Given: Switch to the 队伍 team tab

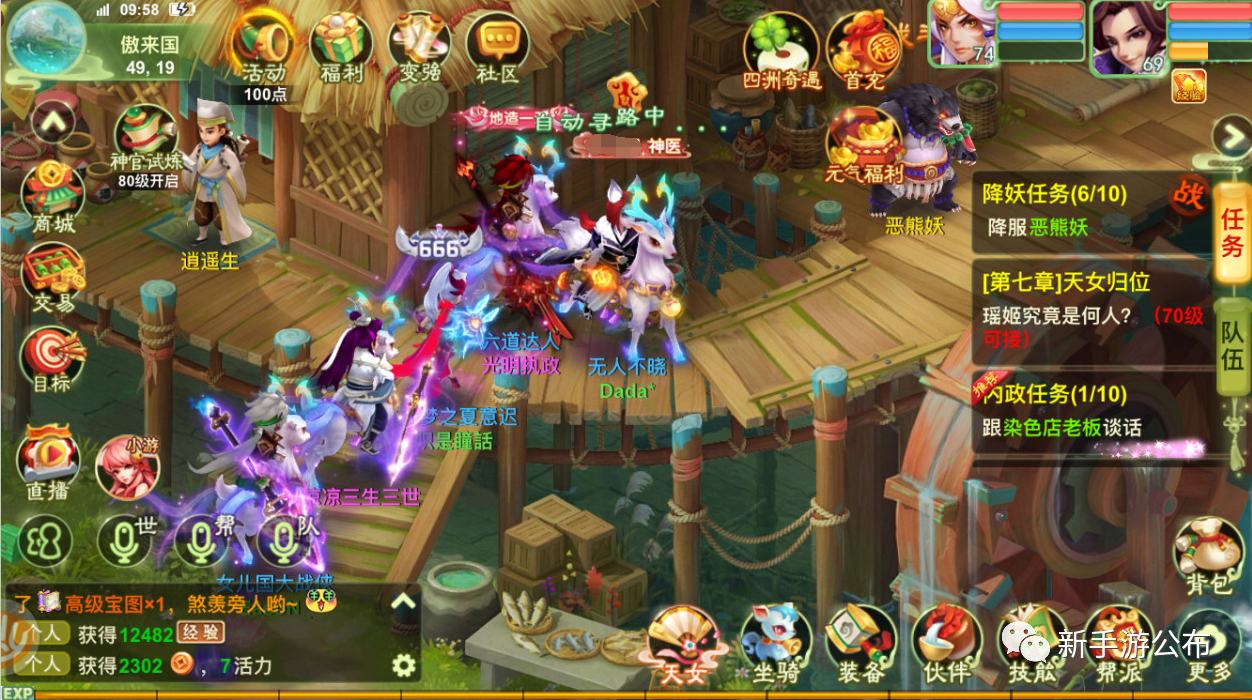Looking at the screenshot, I should tap(1232, 345).
